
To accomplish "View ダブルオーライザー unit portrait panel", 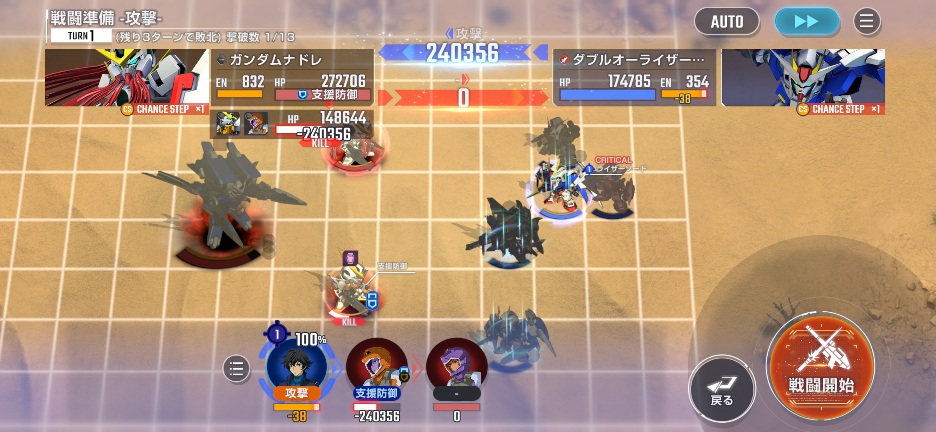I will click(x=802, y=78).
